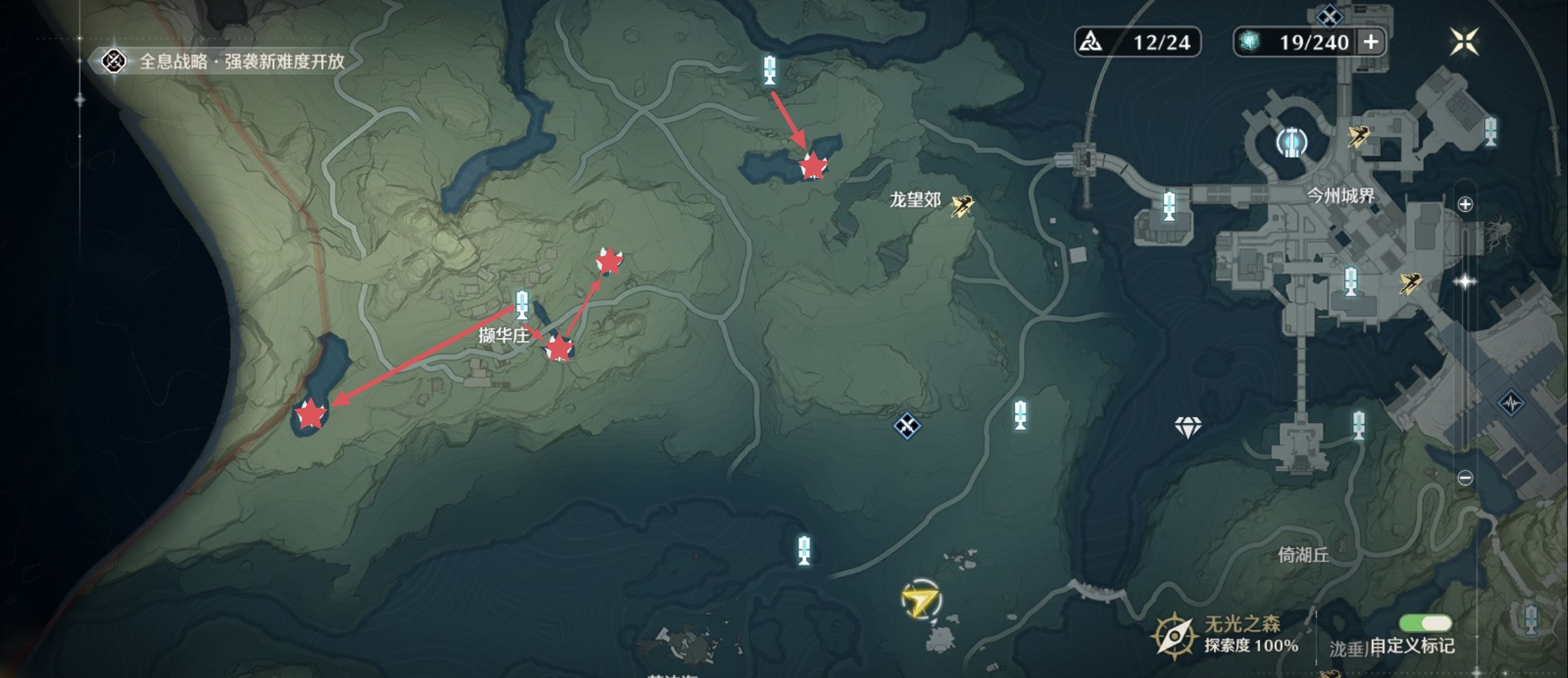
Task: Toggle the 自定义标记 custom marker switch
Action: 1425,623
